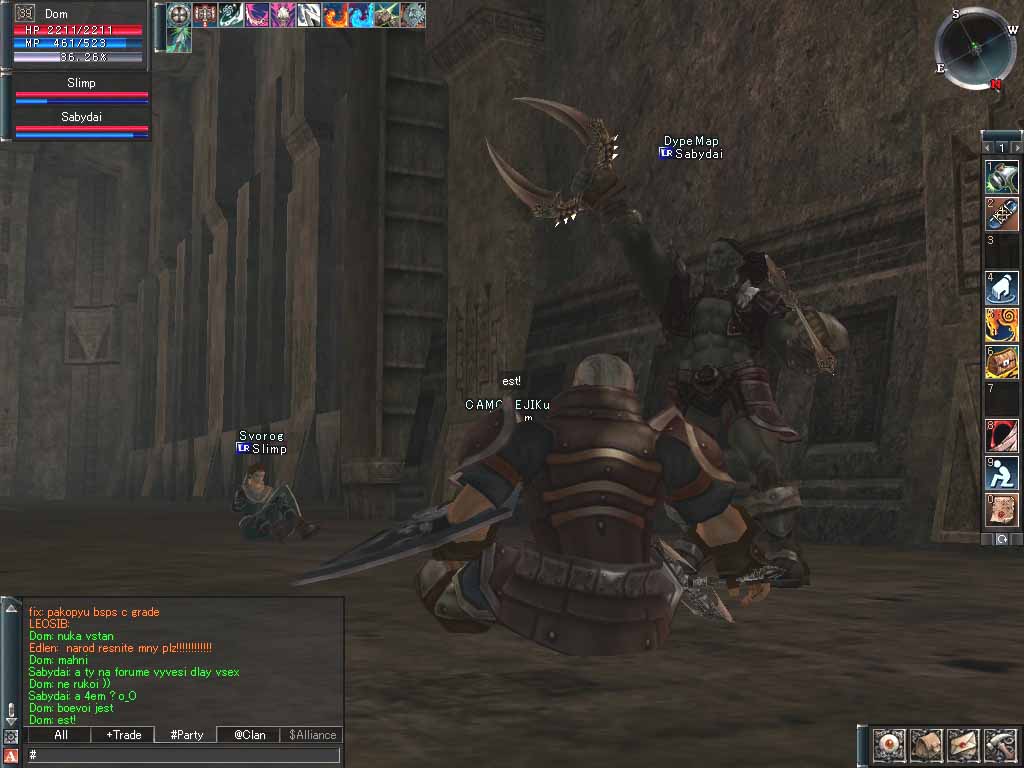Switch to the @Clan chat tab

[x=249, y=735]
